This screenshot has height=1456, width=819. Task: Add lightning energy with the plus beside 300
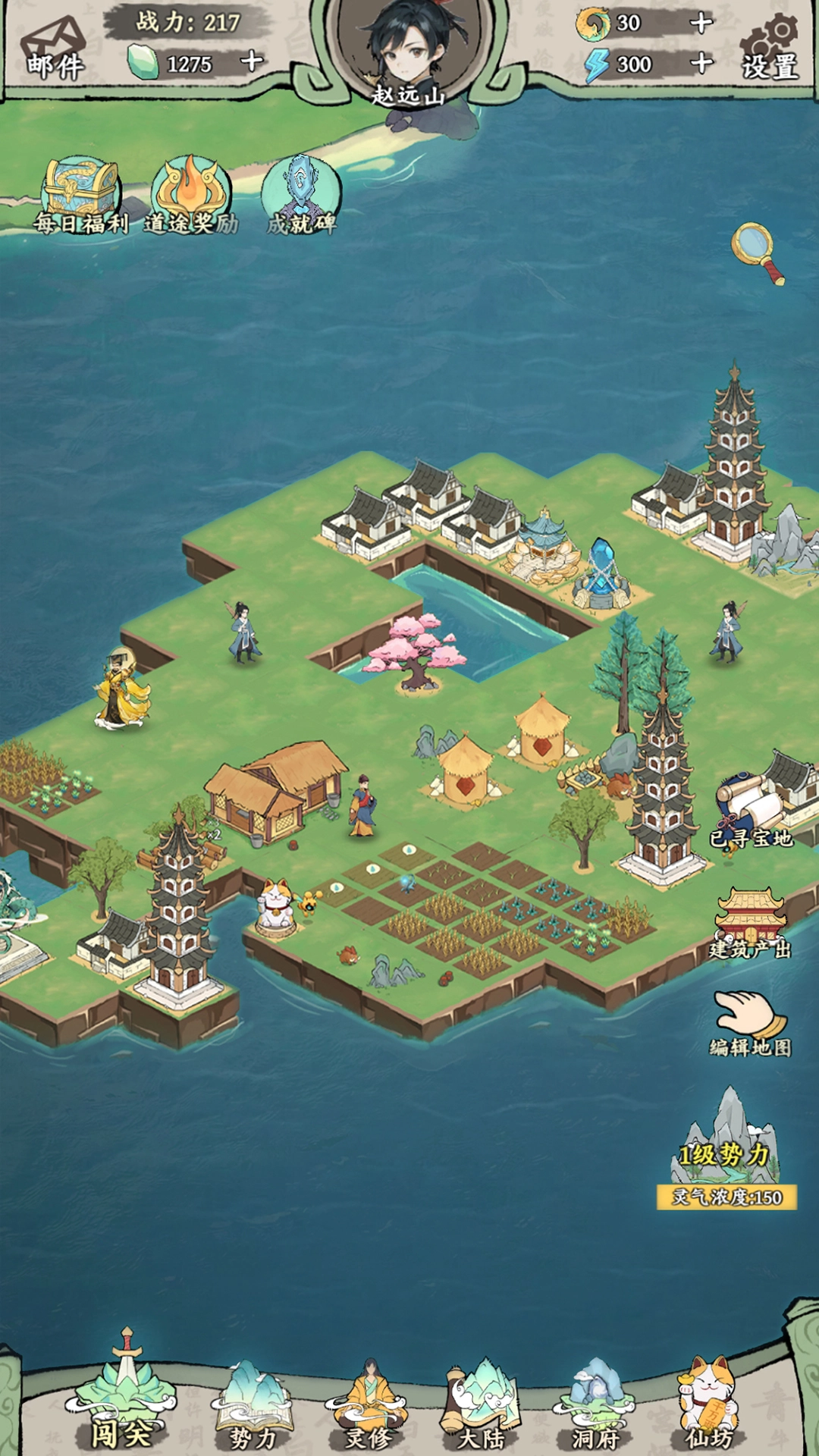coord(701,63)
